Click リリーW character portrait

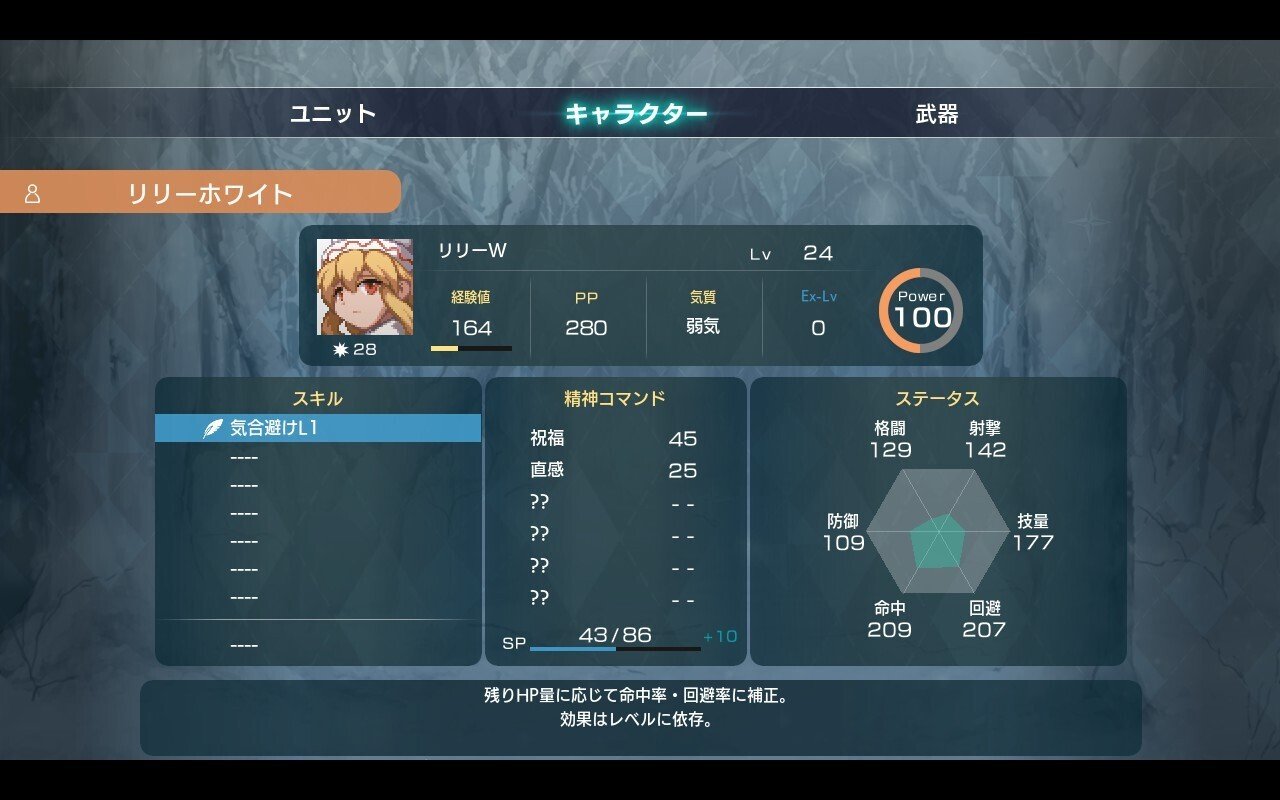coord(367,288)
